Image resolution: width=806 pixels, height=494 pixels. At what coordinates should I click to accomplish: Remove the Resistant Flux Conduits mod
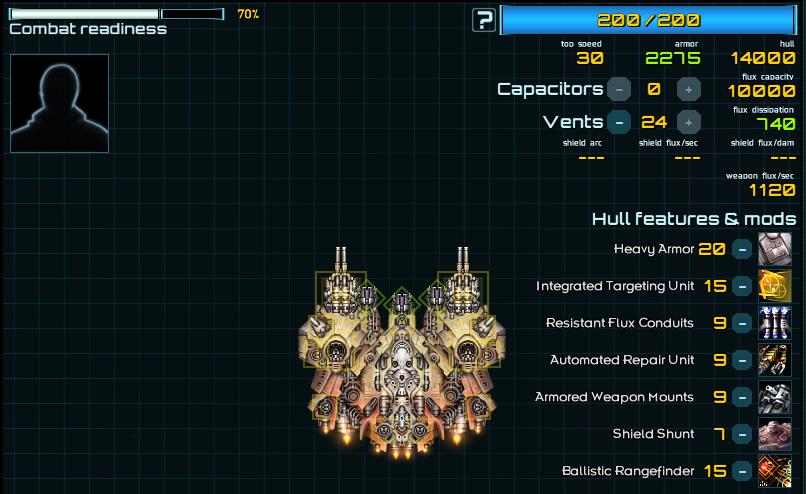click(x=742, y=323)
